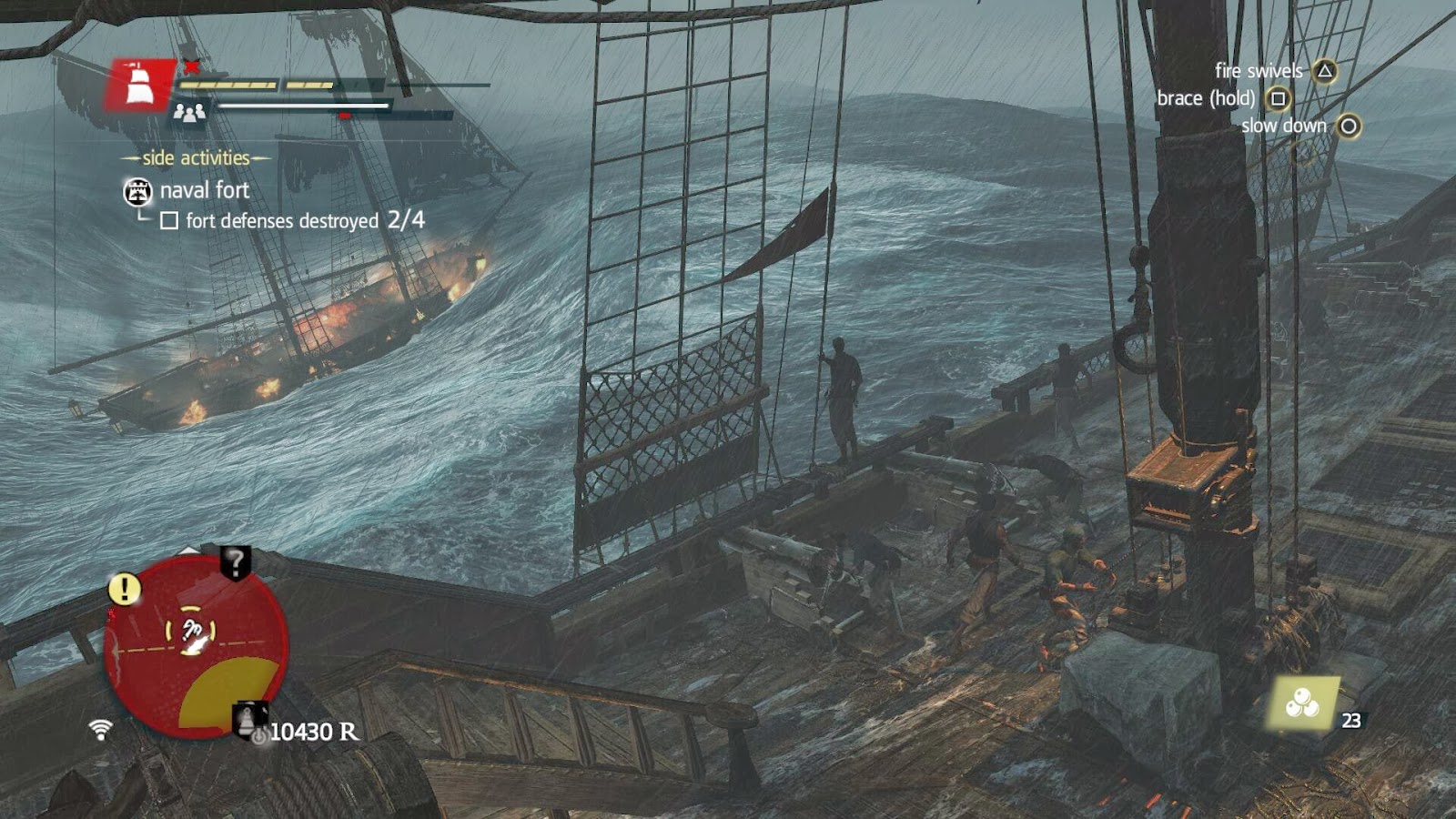Image resolution: width=1456 pixels, height=819 pixels.
Task: Click the crew members icon
Action: [189, 113]
